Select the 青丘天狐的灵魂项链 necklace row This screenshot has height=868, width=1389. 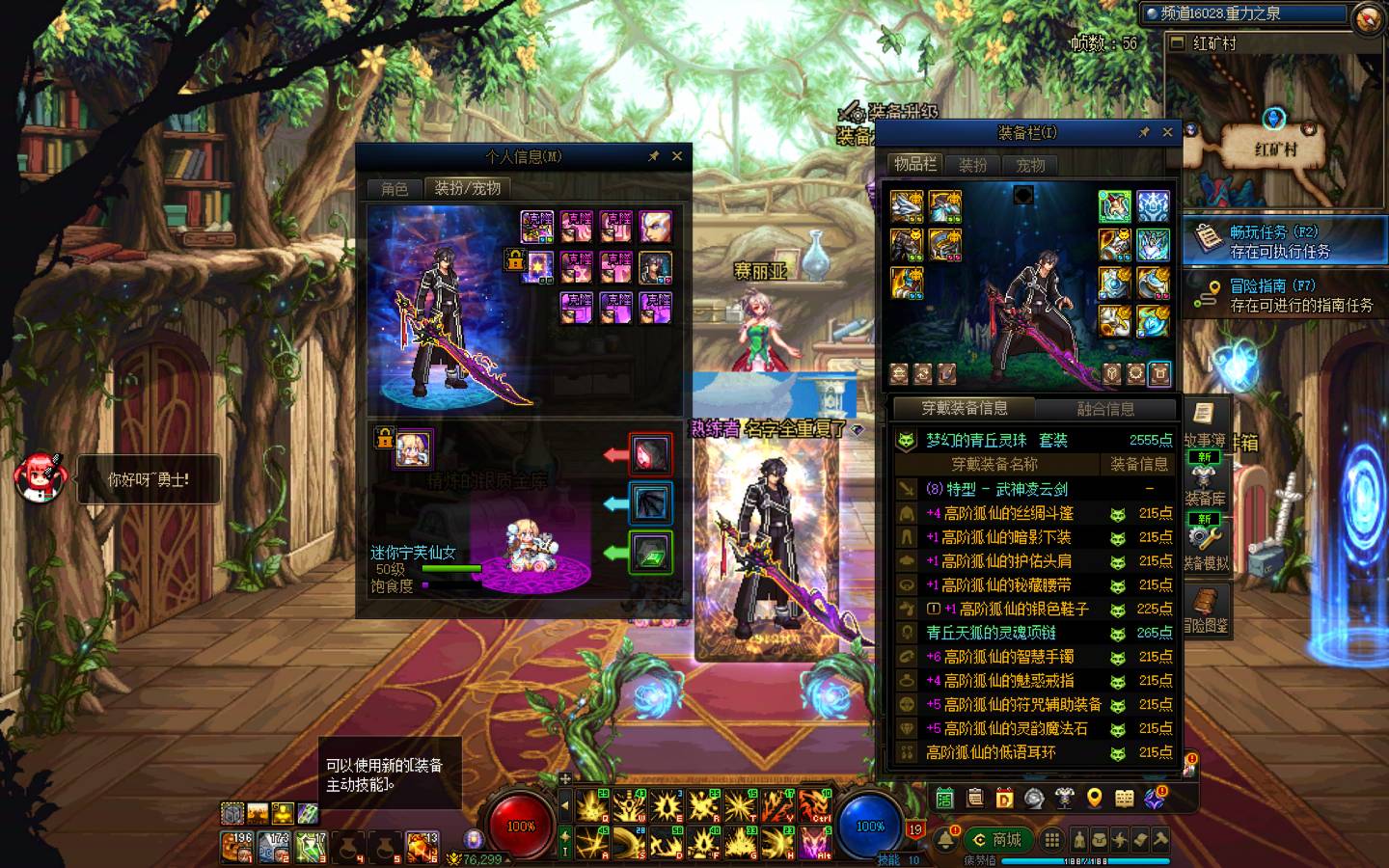point(991,633)
